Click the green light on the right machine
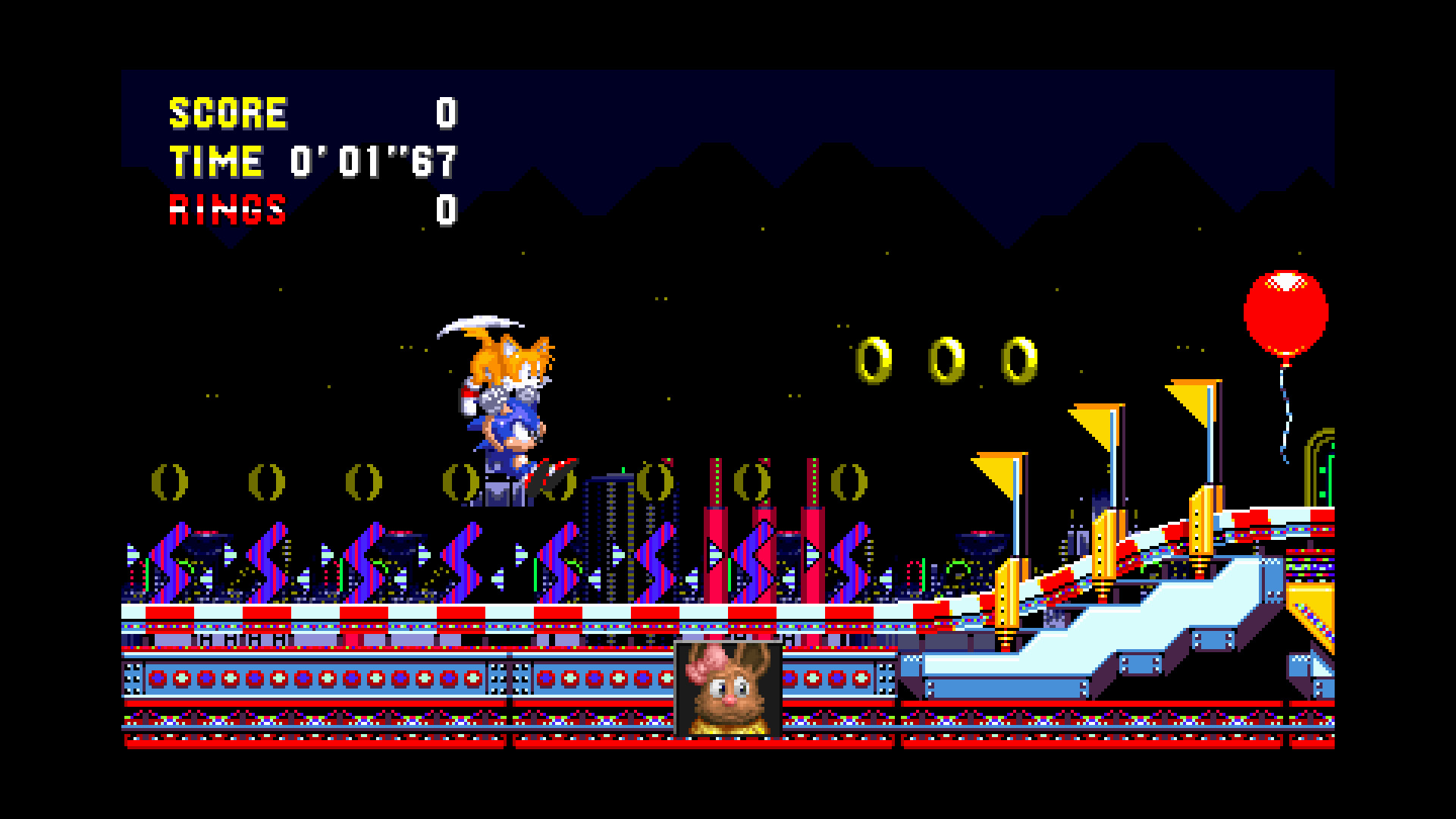1456x819 pixels. coord(1322,471)
